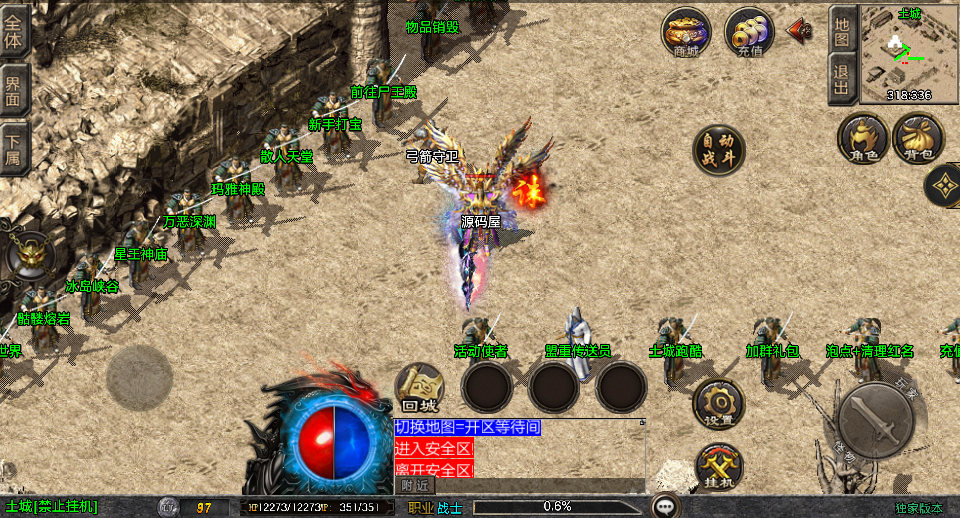The image size is (960, 518).
Task: Collapse top icons with red arrow
Action: [x=799, y=30]
